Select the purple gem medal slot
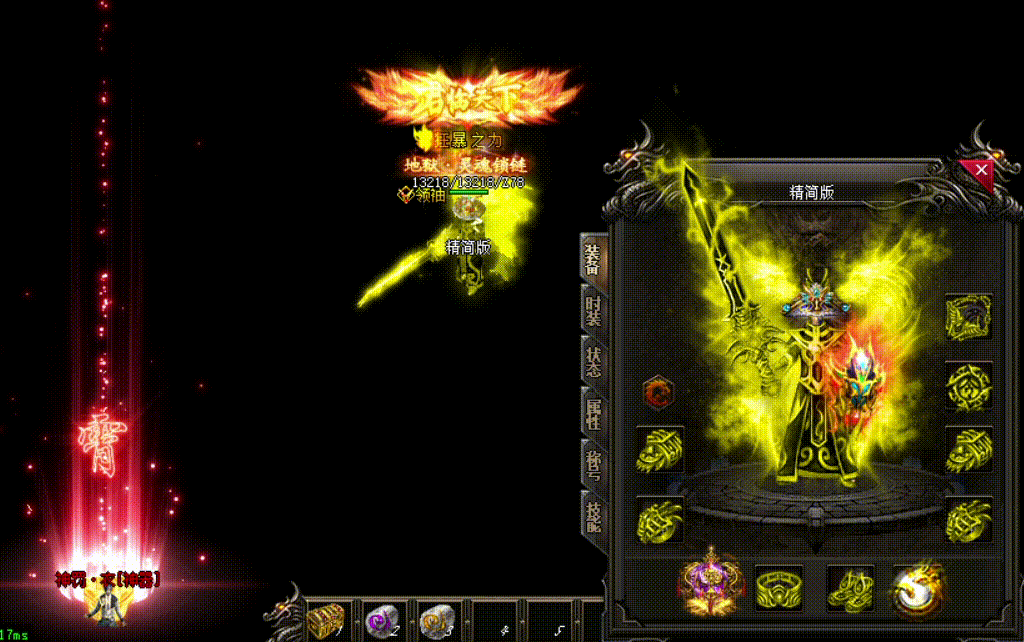Image resolution: width=1024 pixels, height=642 pixels. point(708,585)
